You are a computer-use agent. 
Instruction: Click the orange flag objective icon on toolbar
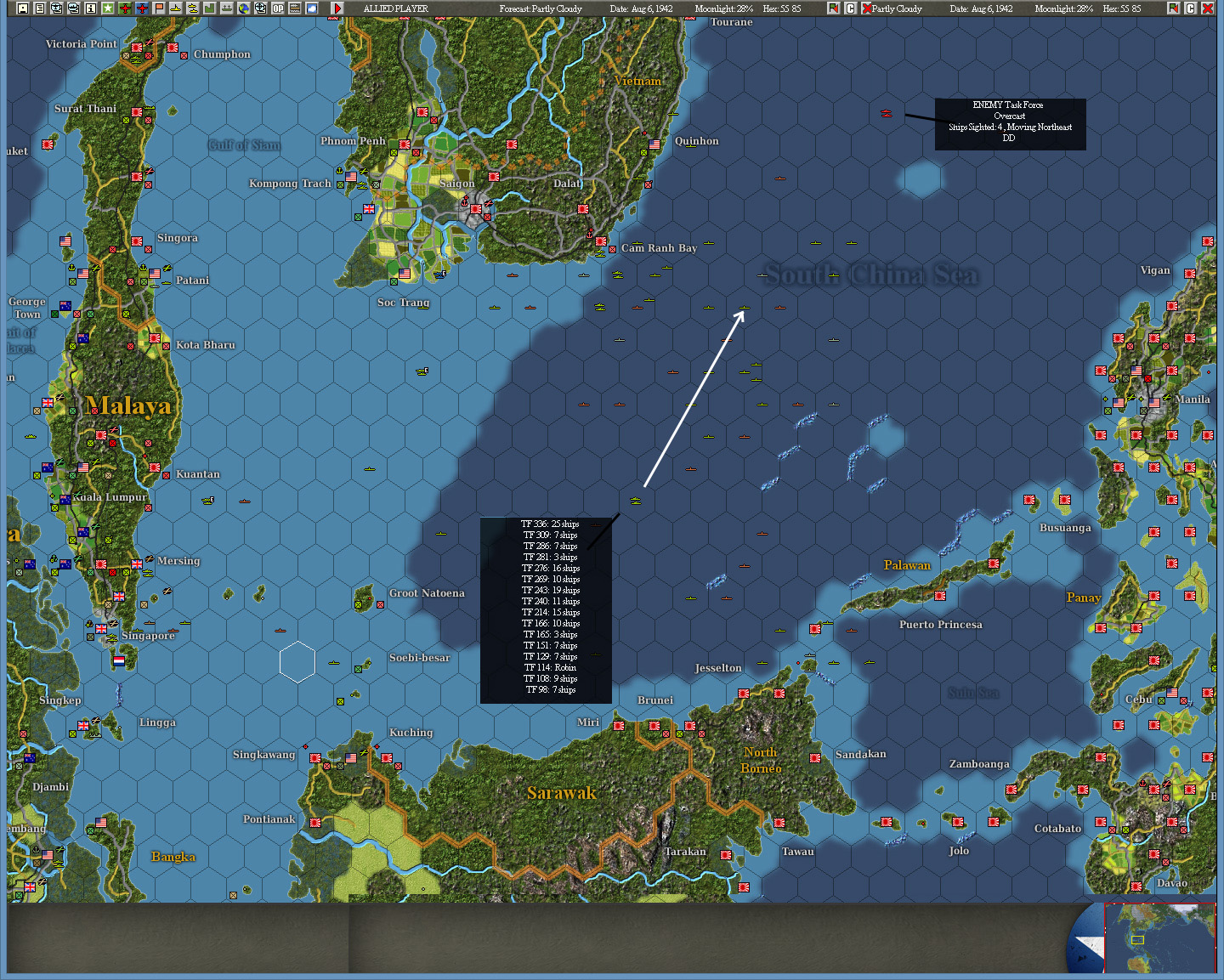(x=158, y=8)
